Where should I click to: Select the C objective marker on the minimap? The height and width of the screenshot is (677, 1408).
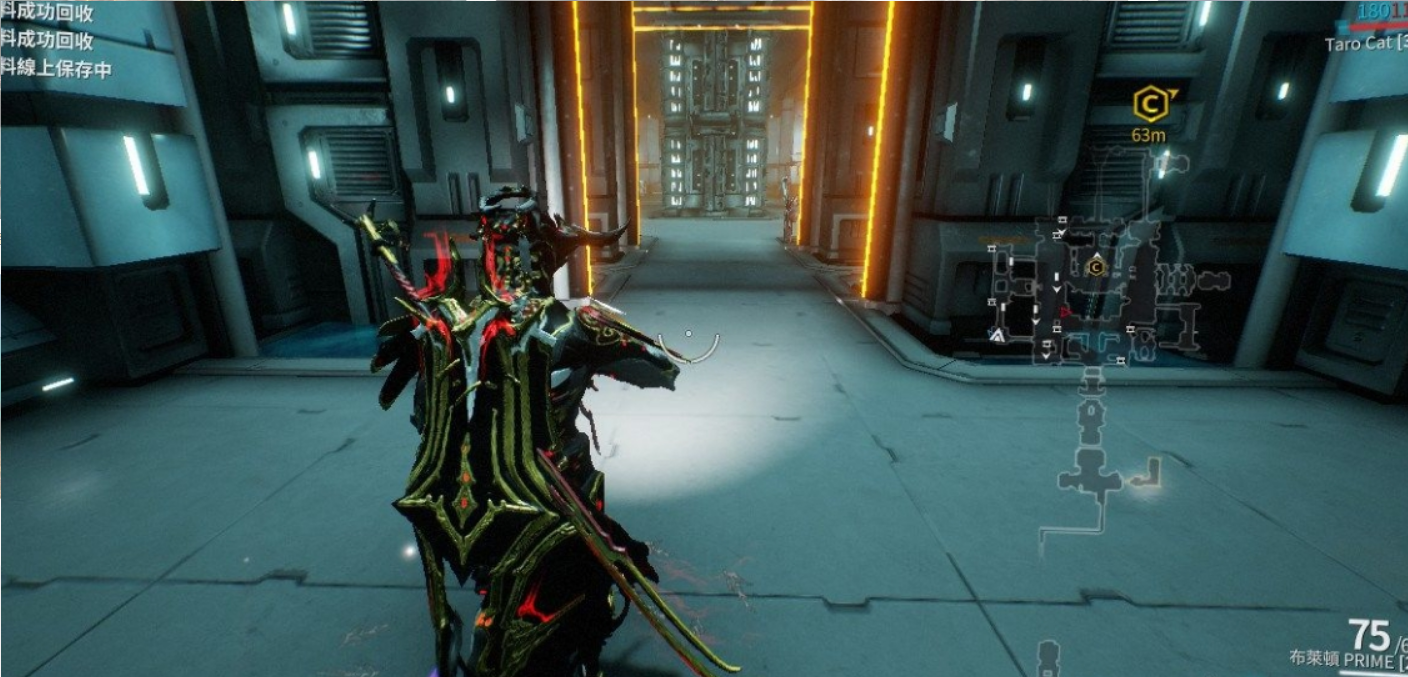(1096, 267)
